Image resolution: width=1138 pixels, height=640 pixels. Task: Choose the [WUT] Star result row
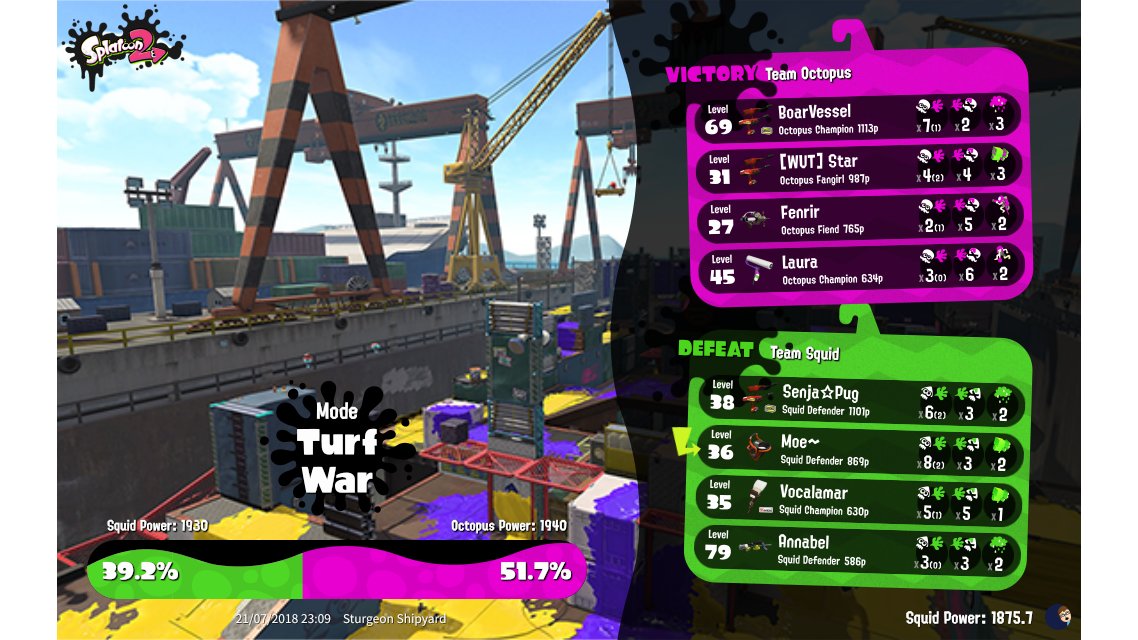(860, 167)
